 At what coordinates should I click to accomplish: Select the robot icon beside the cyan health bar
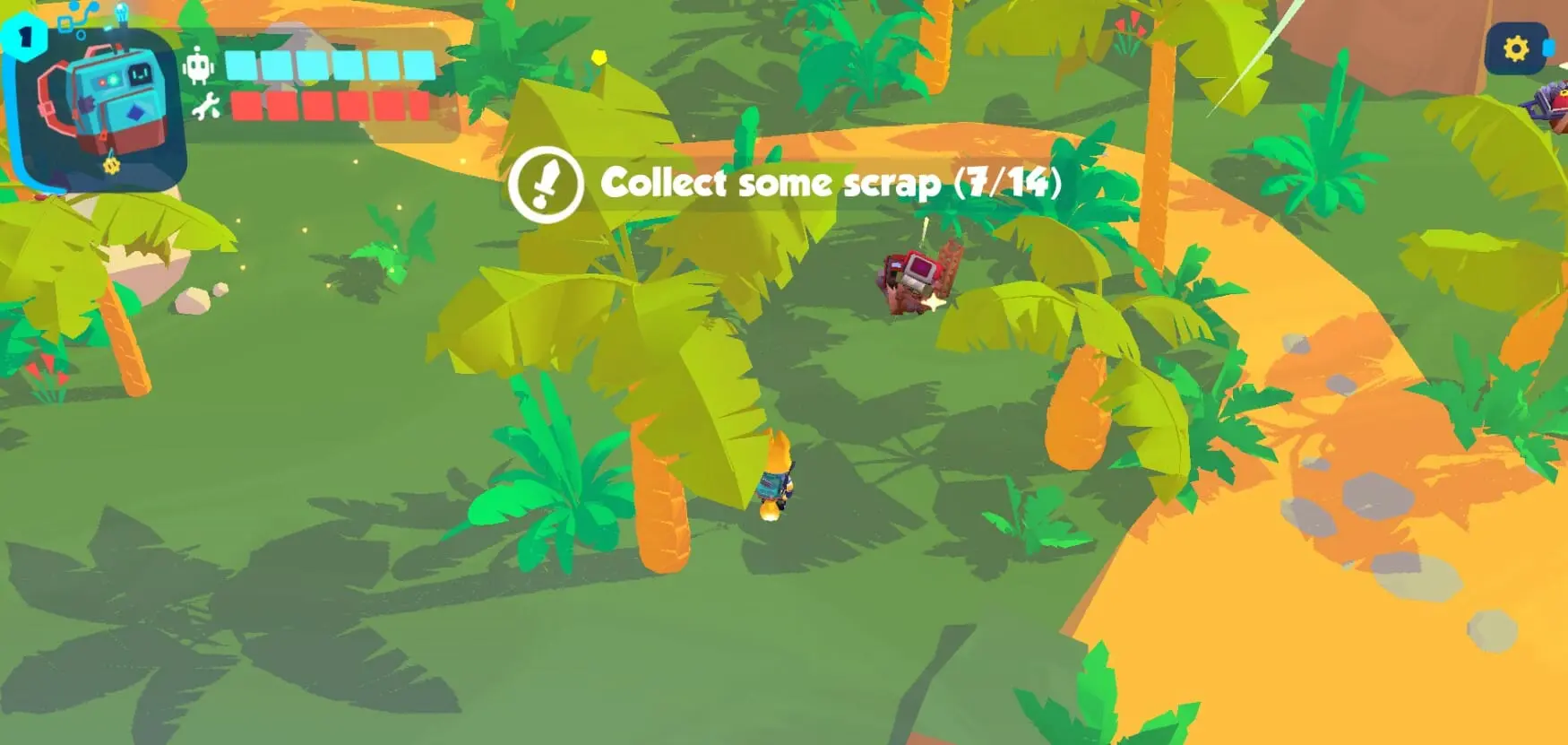199,63
